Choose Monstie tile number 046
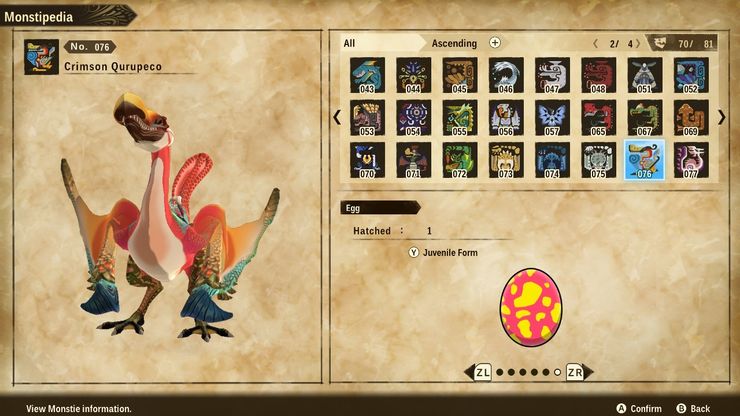The width and height of the screenshot is (740, 416). 505,74
